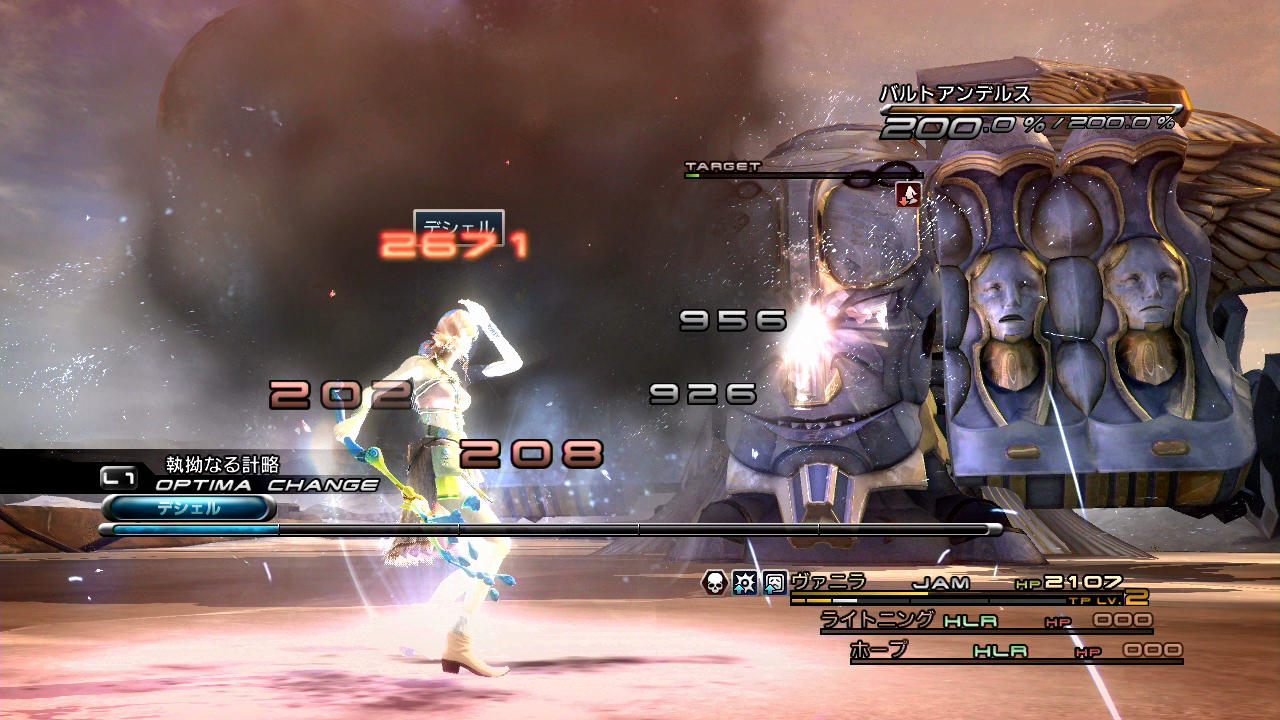Click the face-shaped blue-arrow buff icon
This screenshot has width=1280, height=720.
click(775, 583)
